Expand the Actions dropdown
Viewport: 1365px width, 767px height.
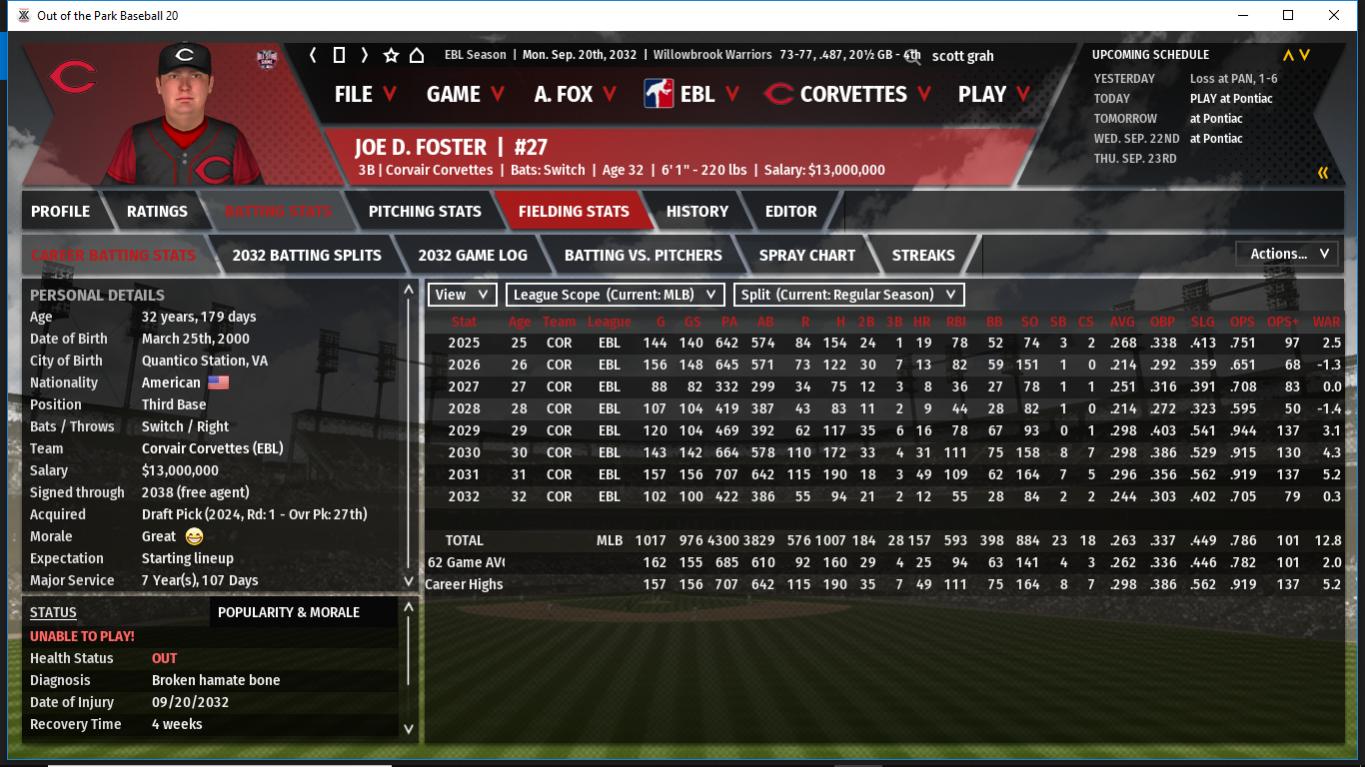coord(1288,254)
